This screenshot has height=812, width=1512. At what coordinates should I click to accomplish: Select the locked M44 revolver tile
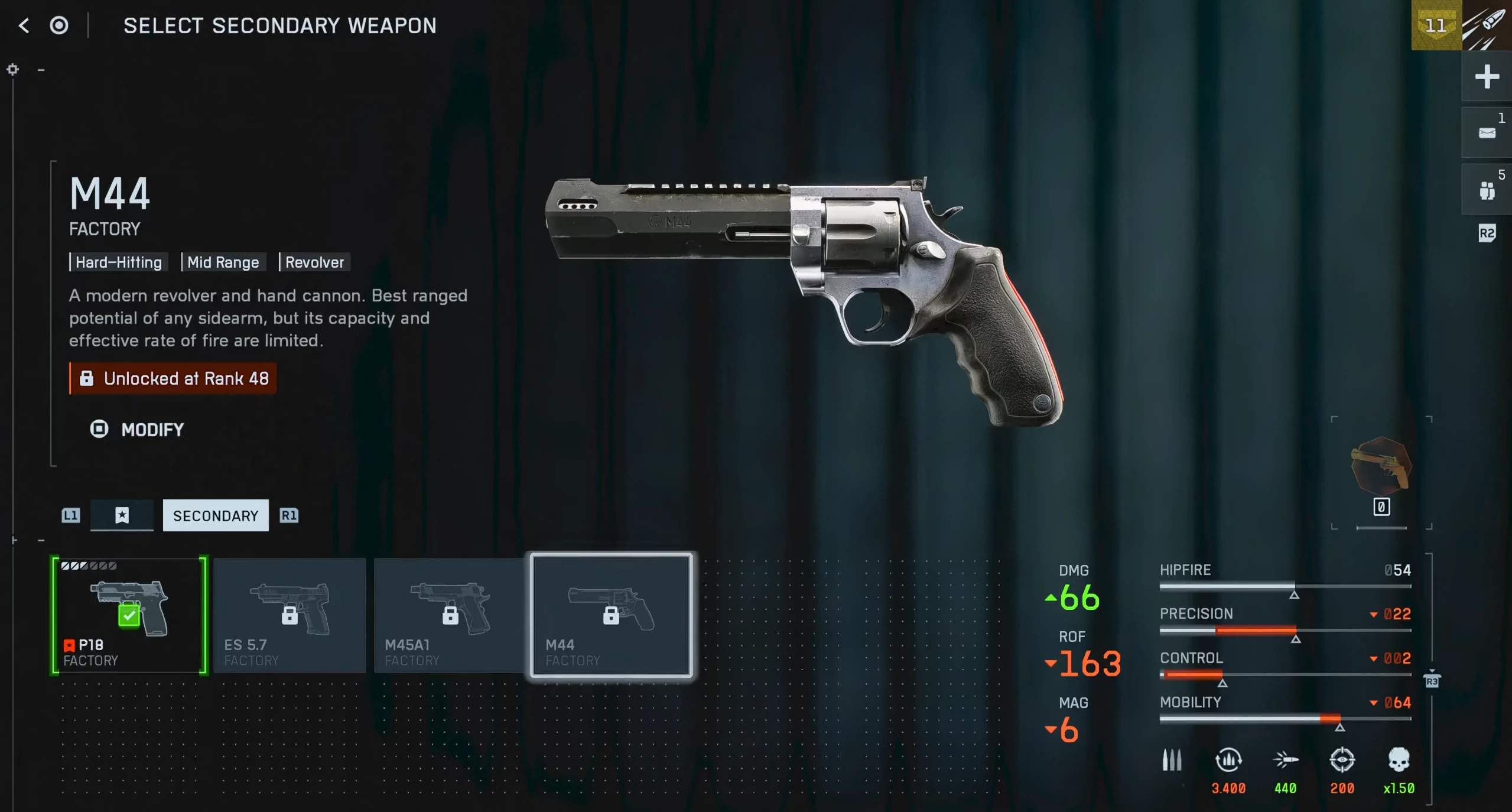coord(611,615)
